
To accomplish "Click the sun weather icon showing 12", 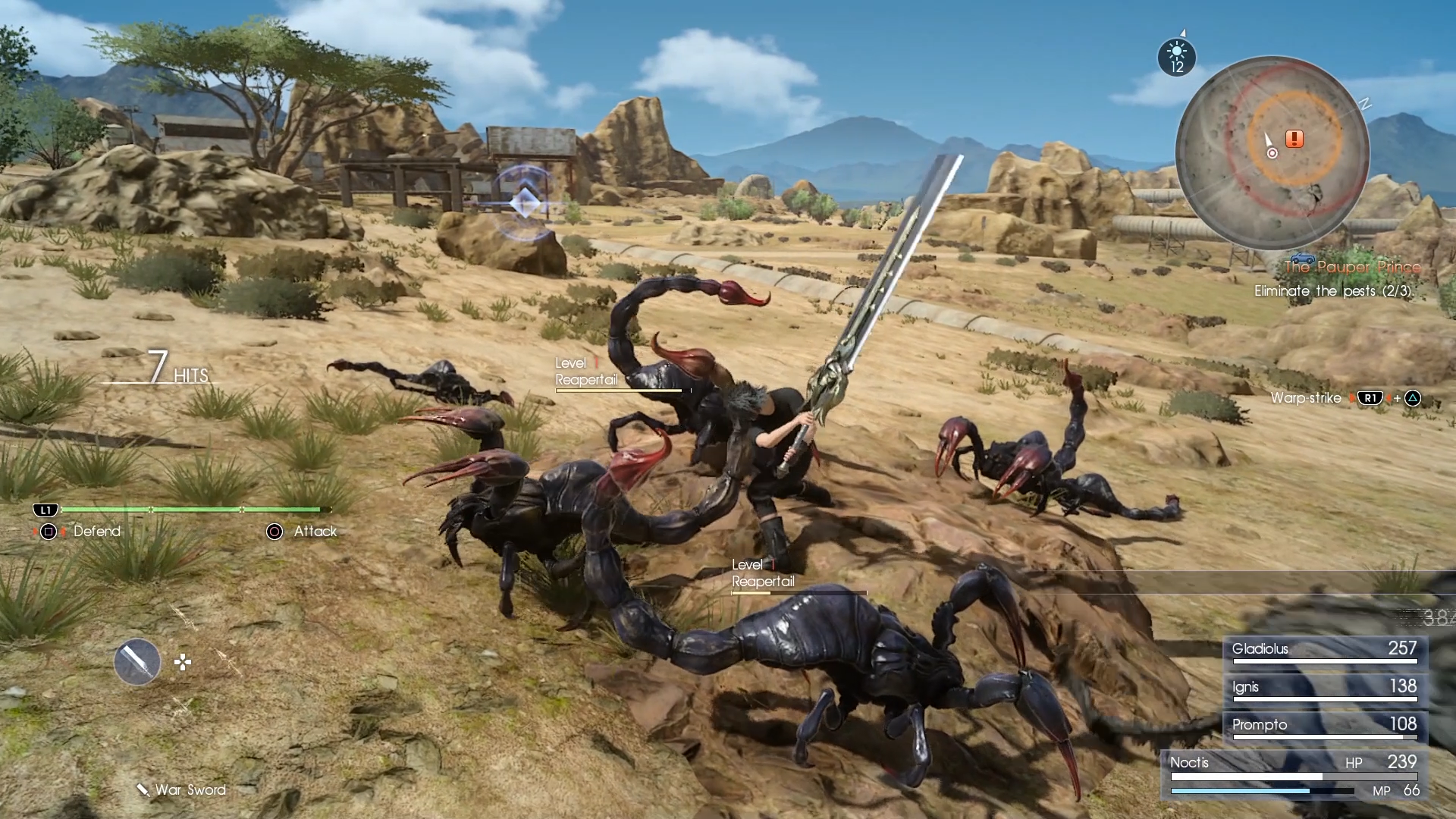I will point(1177,57).
